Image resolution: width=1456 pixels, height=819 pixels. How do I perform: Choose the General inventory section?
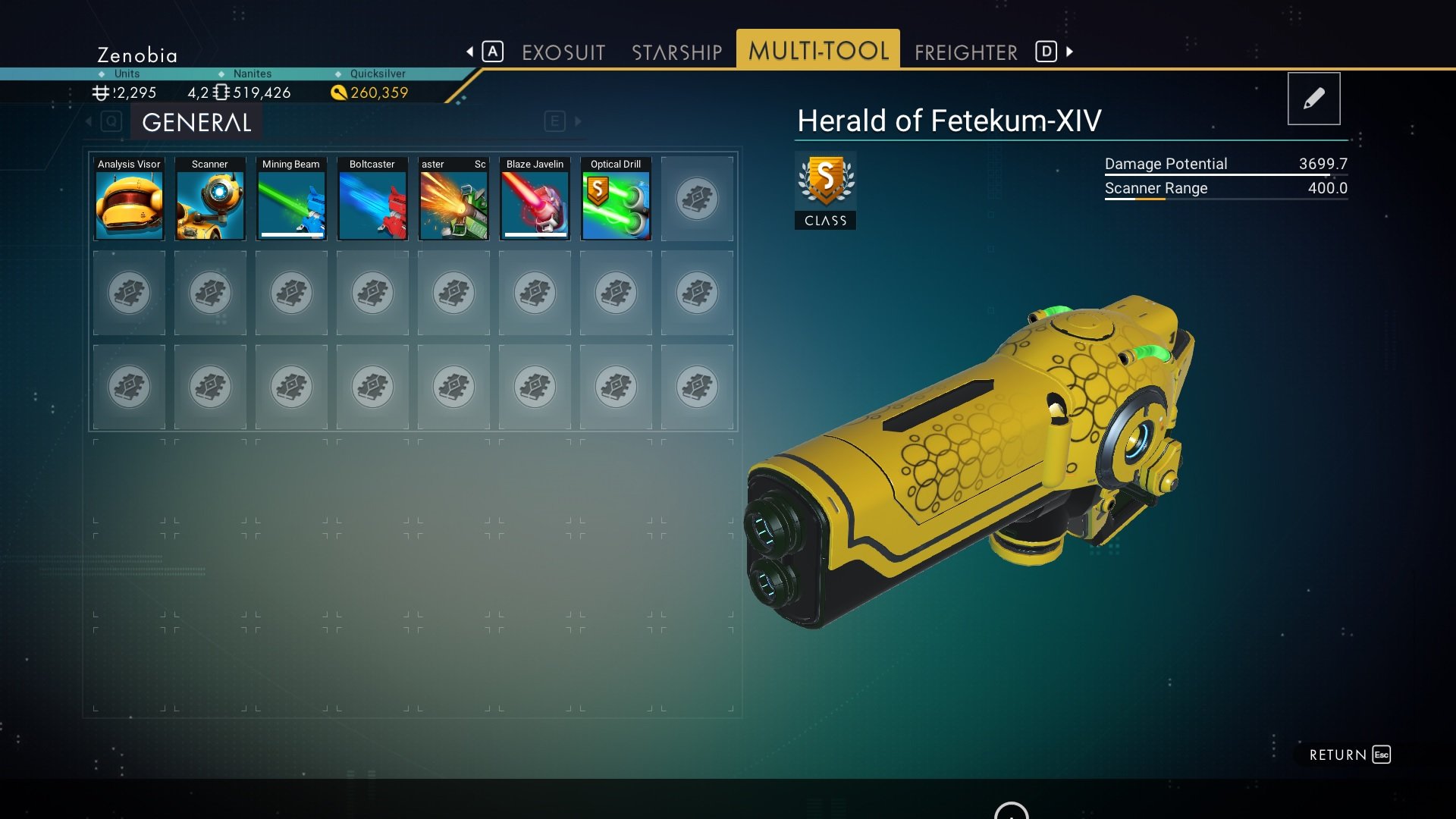point(196,122)
